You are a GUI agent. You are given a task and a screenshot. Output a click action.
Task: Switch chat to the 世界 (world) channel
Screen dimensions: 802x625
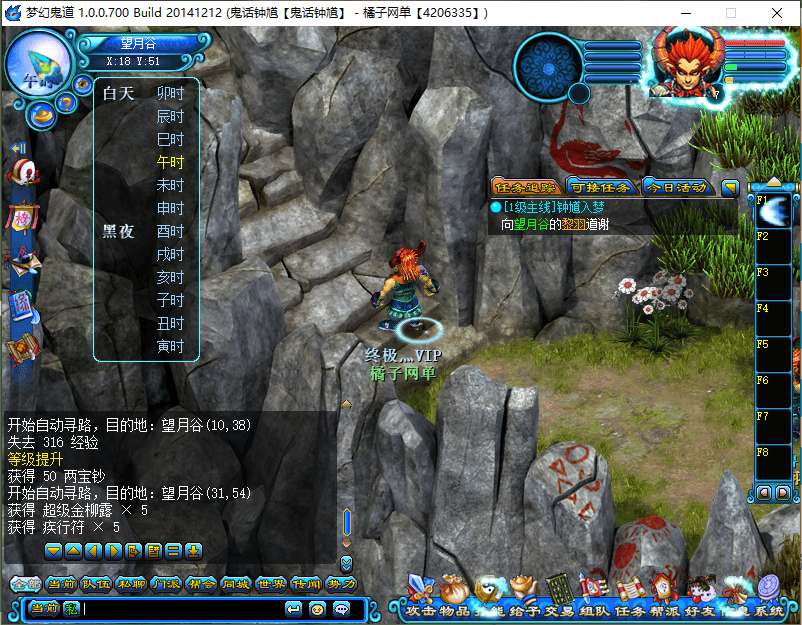click(264, 584)
